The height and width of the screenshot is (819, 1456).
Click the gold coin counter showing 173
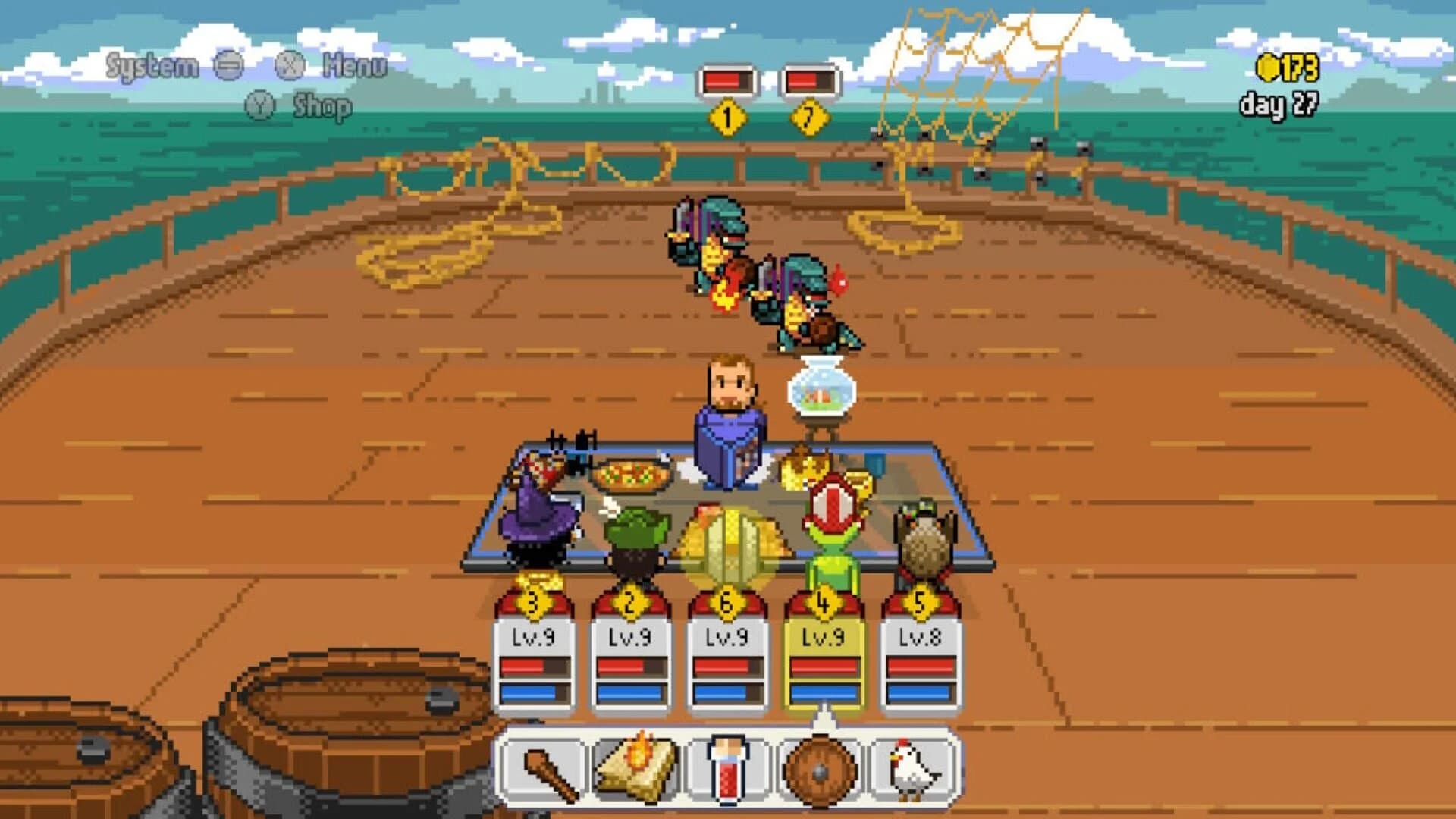click(x=1287, y=70)
